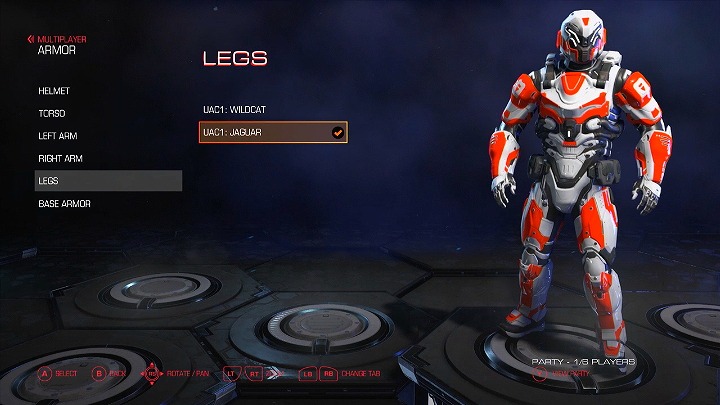Equip the UAC1: Wildcat legs
Screen dimensions: 720x405
pos(235,108)
